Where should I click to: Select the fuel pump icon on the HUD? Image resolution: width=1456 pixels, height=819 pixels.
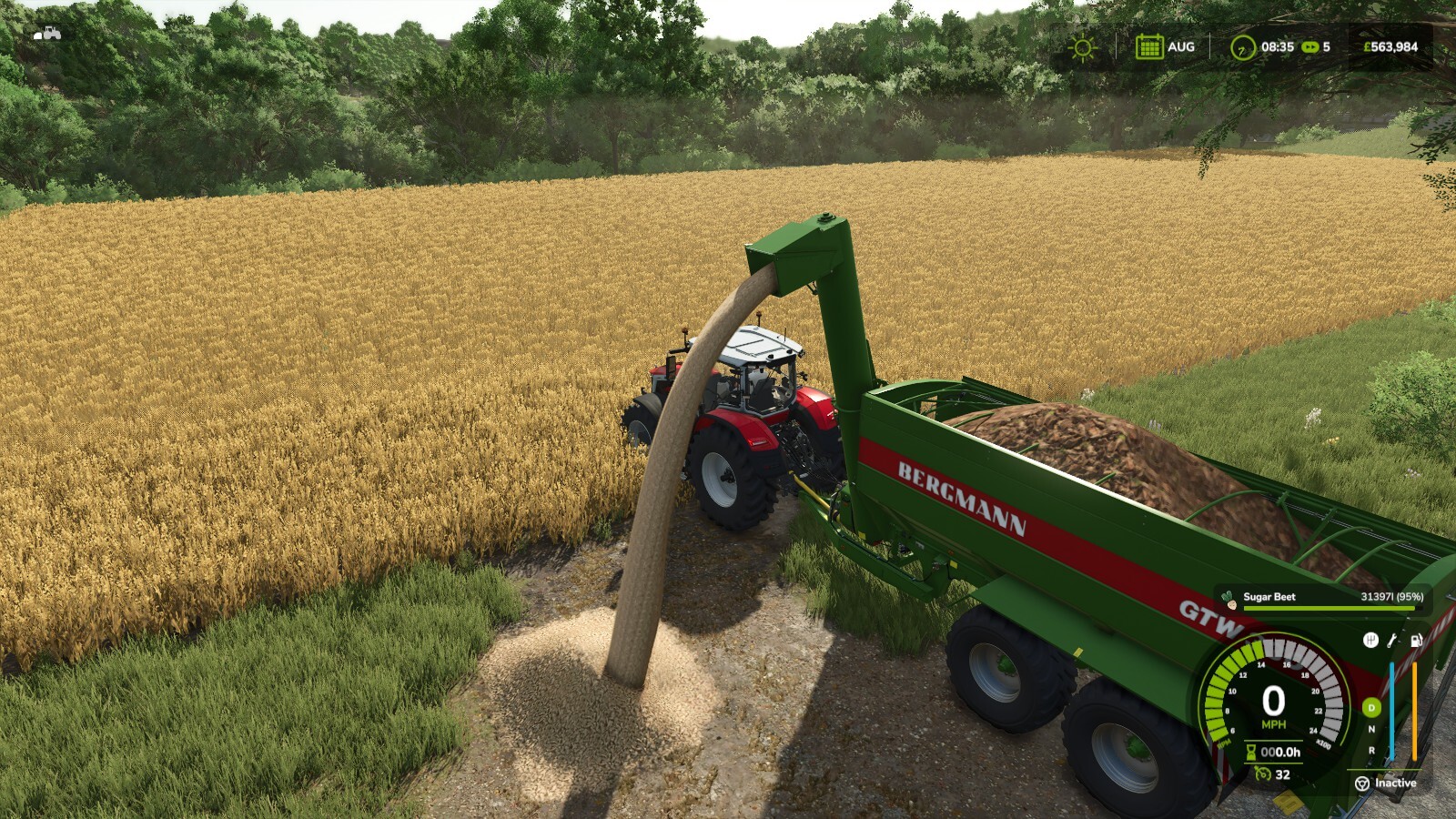coord(1416,642)
